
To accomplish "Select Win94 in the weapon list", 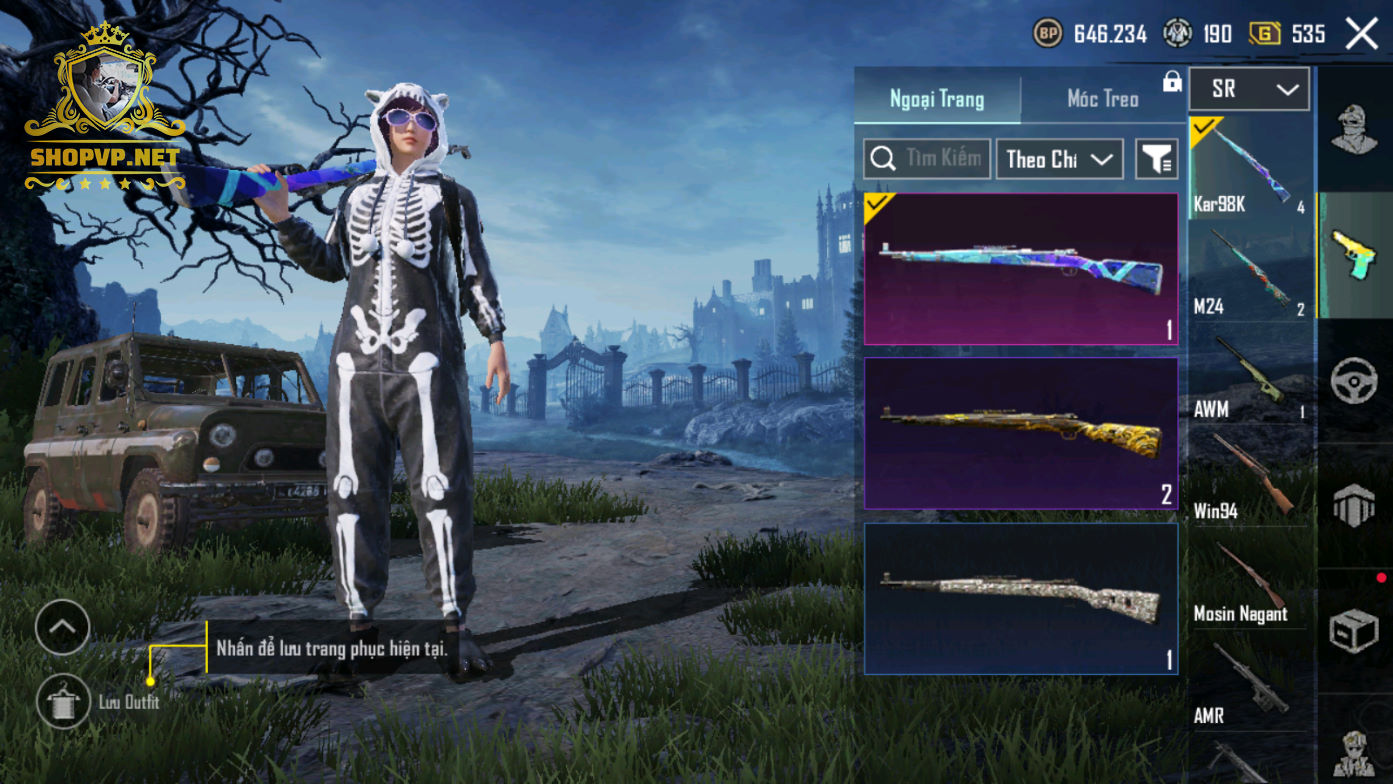I will tap(1250, 477).
